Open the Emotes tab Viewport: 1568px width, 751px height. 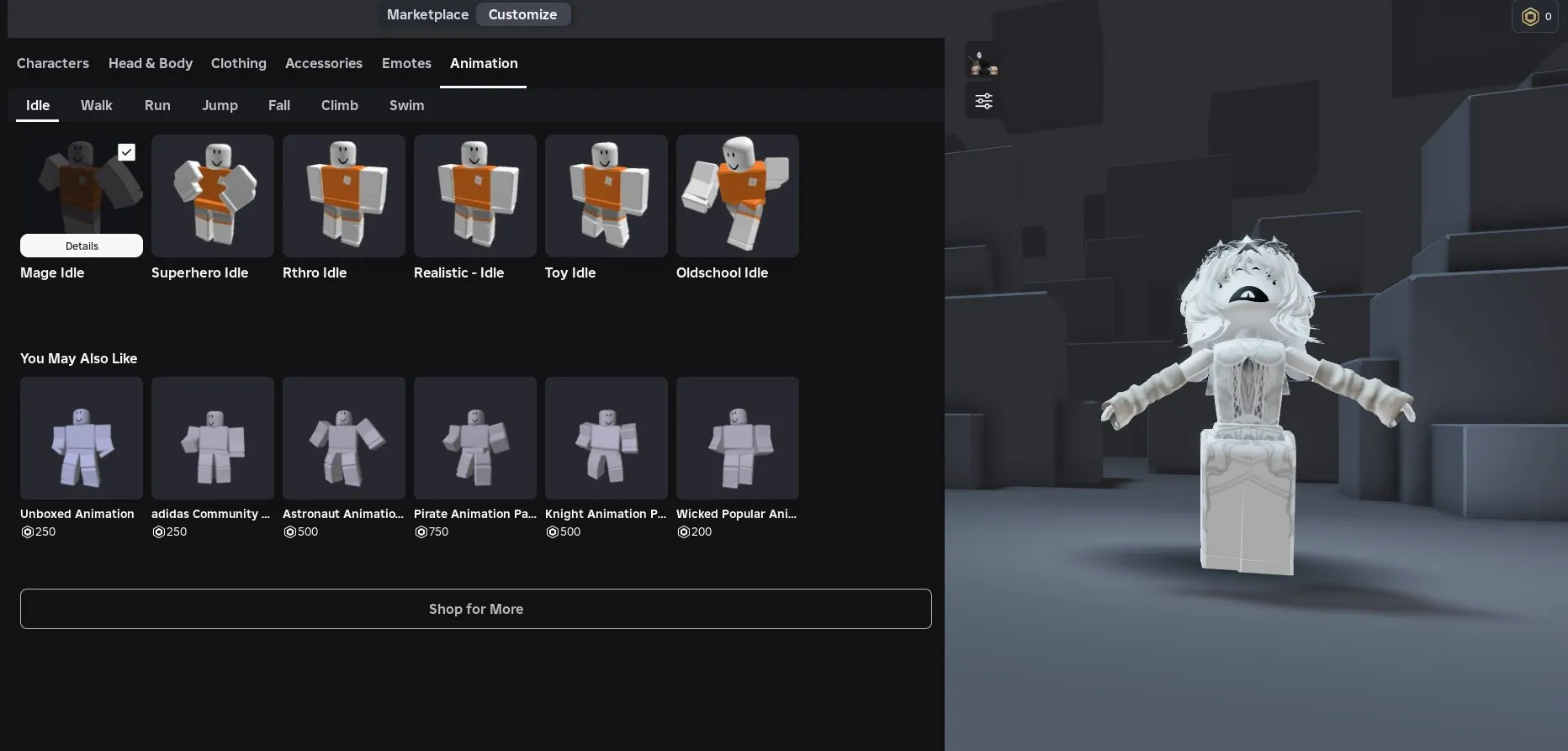tap(406, 63)
